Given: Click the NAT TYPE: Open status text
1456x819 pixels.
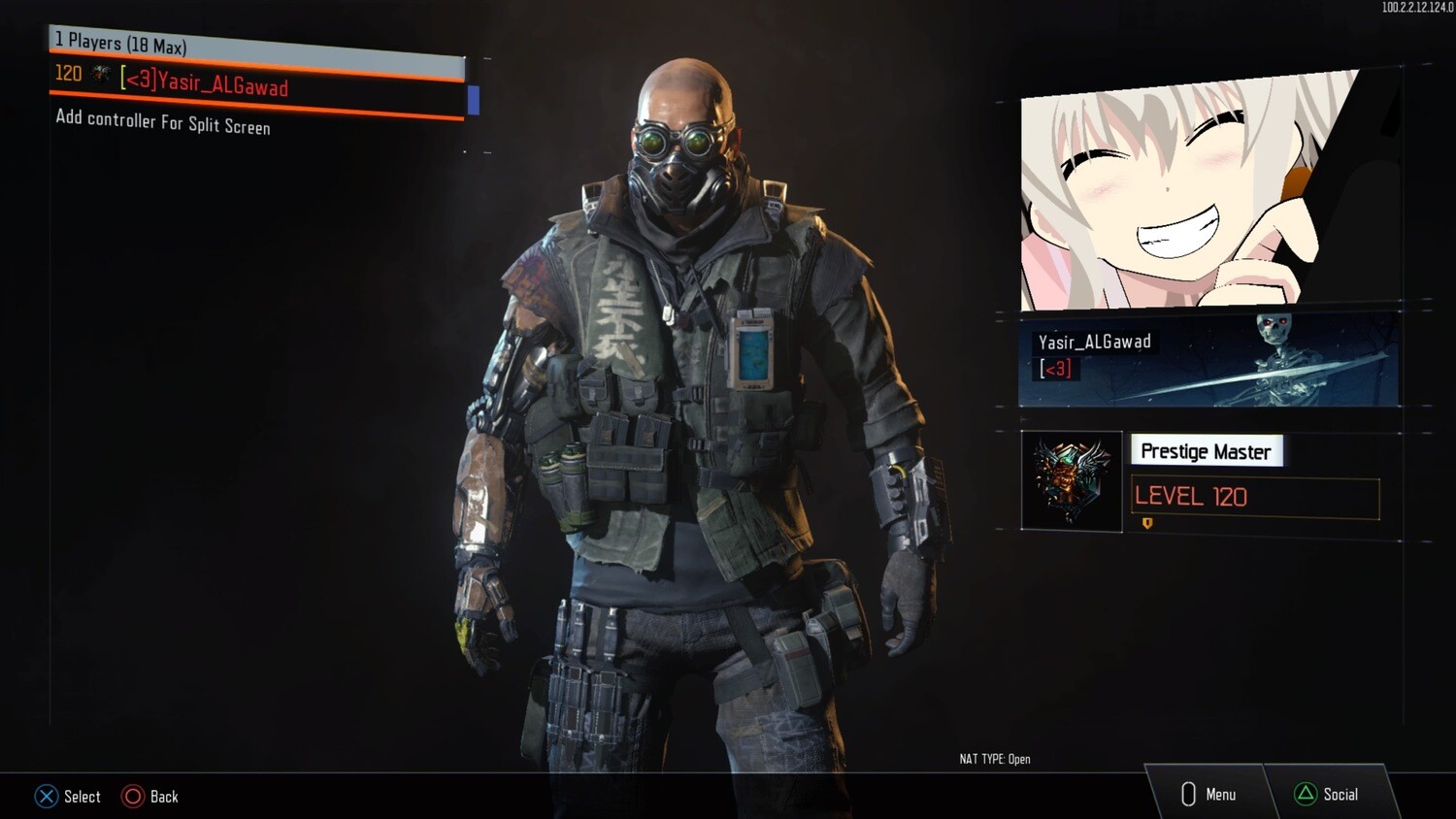Looking at the screenshot, I should click(x=994, y=759).
